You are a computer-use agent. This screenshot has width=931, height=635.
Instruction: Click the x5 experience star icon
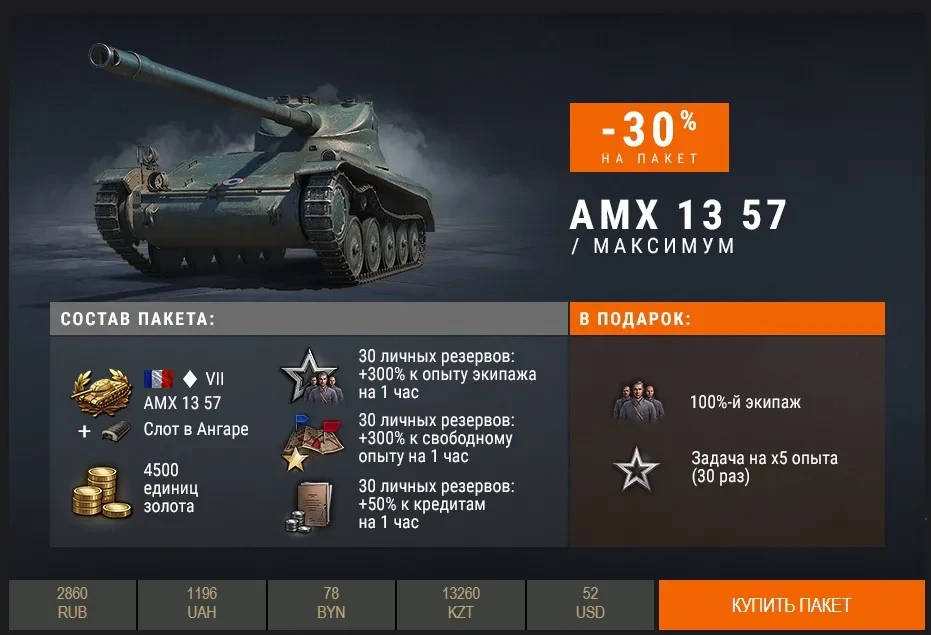click(637, 468)
